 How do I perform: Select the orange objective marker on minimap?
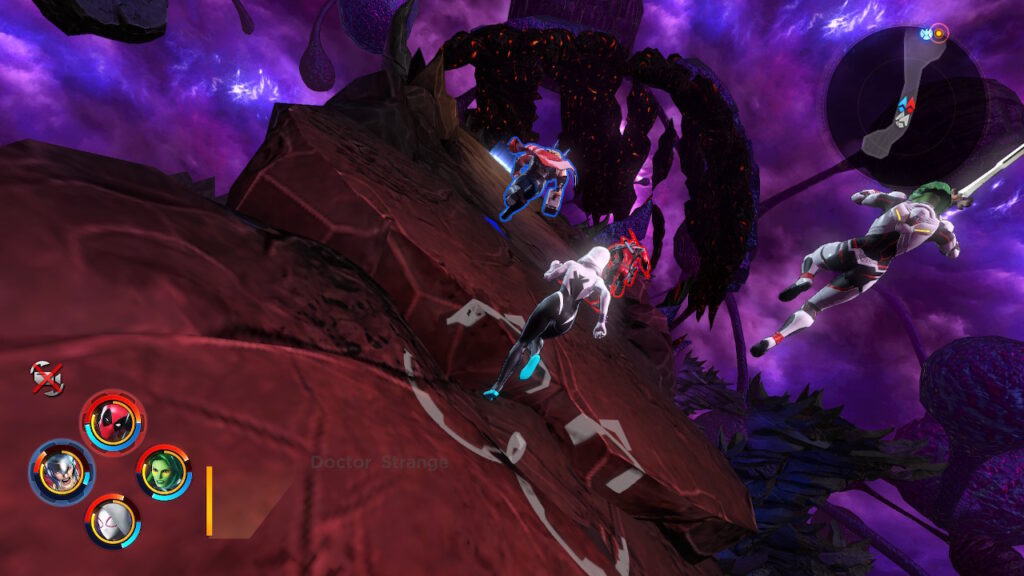(x=939, y=32)
